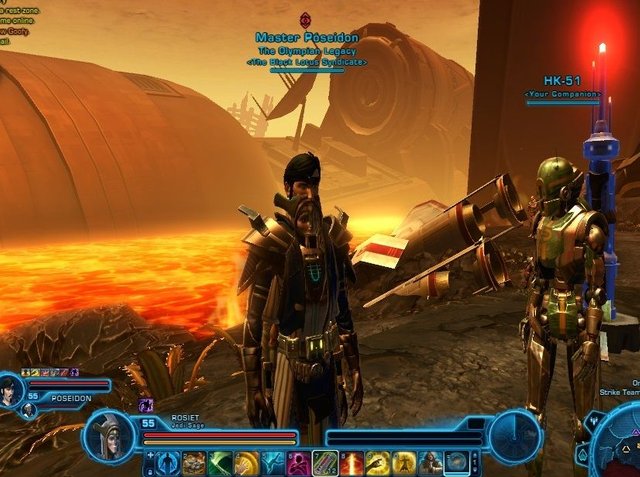Activate the golden figure ability icon
640x477 pixels.
[404, 463]
